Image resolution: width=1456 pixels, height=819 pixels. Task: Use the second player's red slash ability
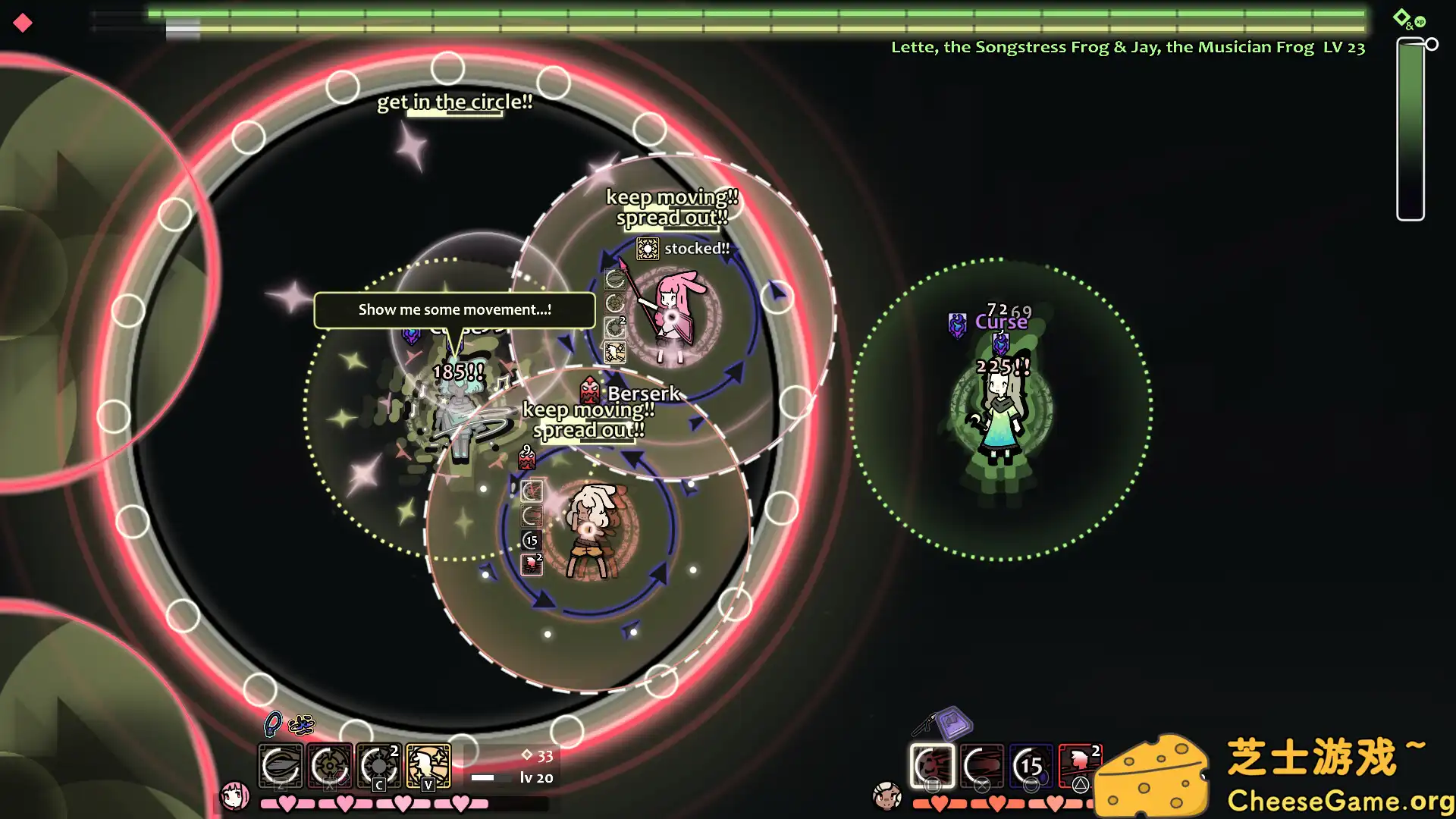coord(982,766)
